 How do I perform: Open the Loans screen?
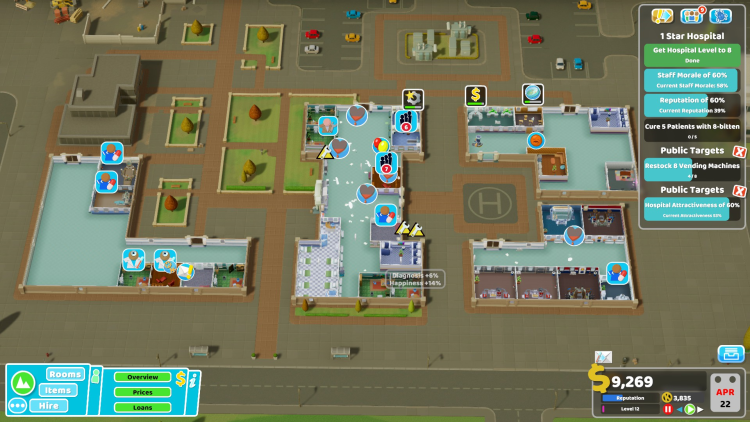pos(142,407)
